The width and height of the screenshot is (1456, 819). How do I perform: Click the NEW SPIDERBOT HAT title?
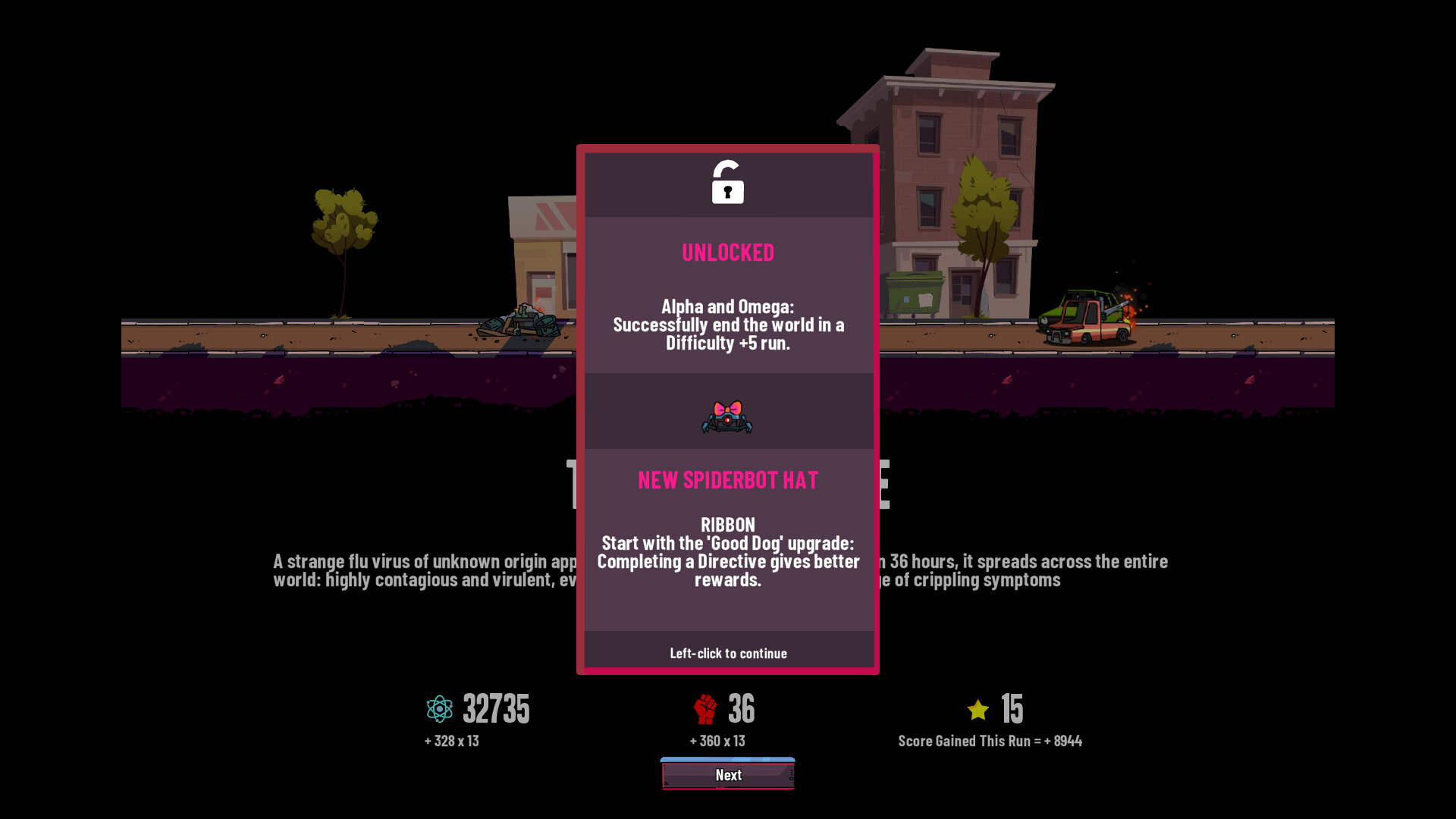pyautogui.click(x=727, y=479)
